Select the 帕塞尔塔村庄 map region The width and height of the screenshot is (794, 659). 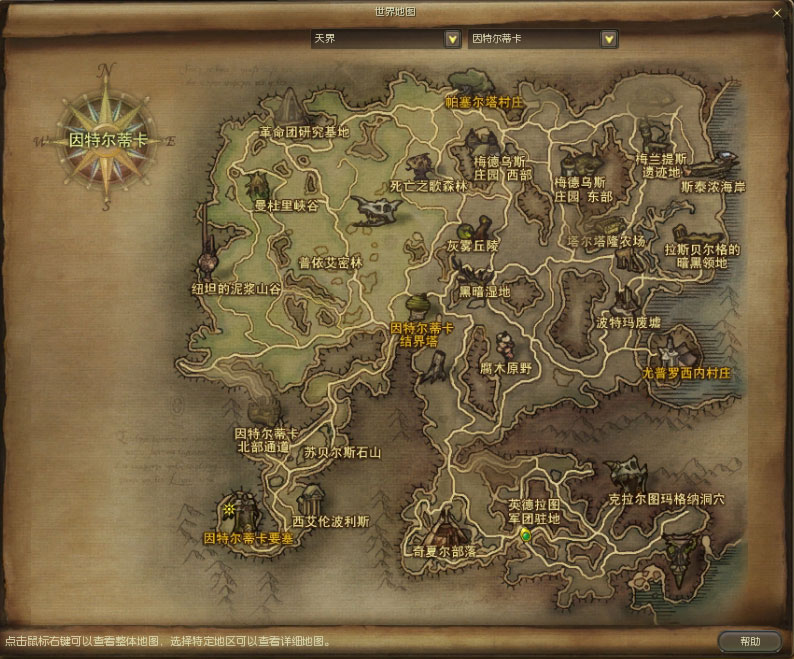485,102
